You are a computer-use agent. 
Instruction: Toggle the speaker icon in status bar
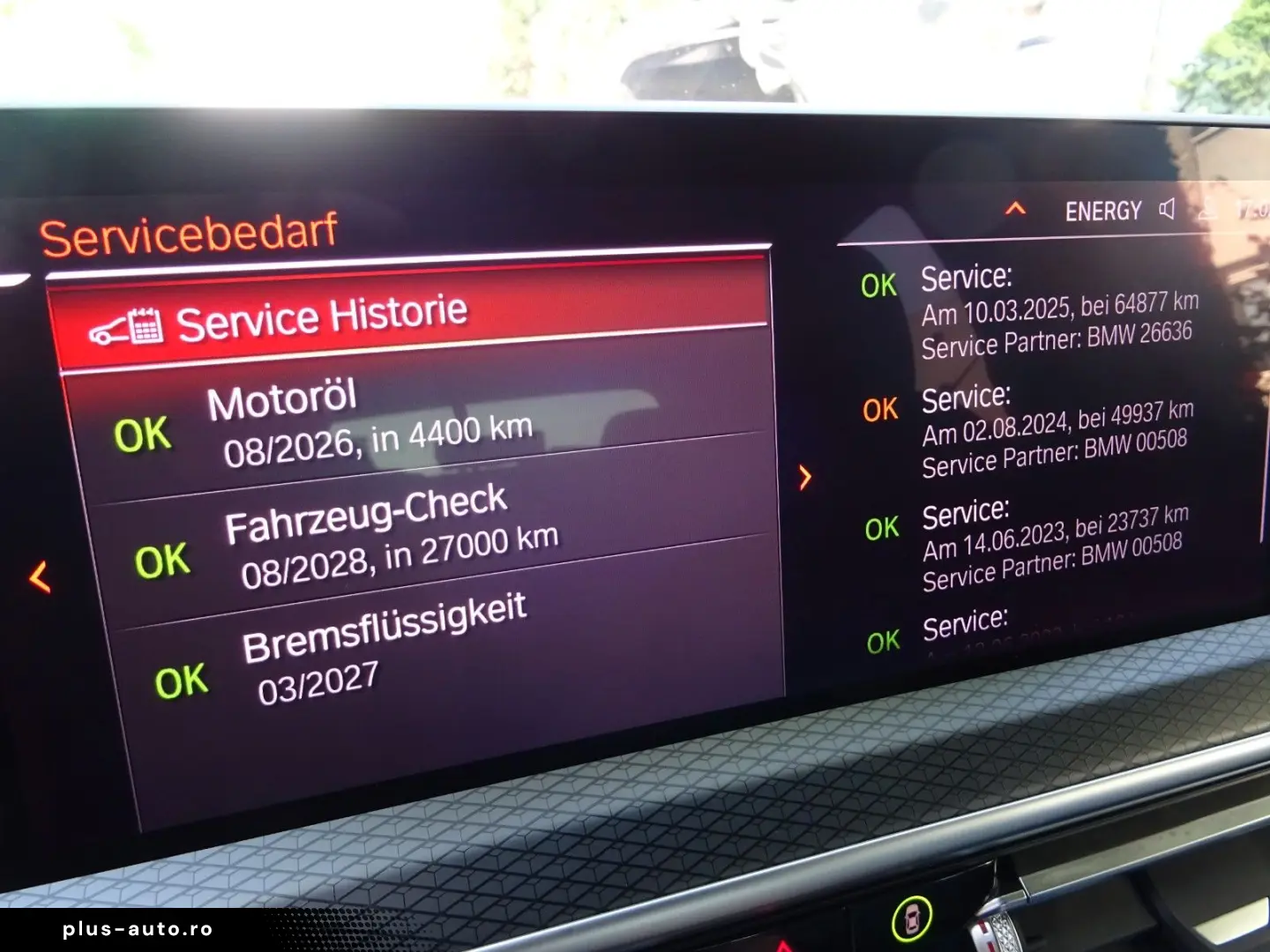click(1167, 209)
